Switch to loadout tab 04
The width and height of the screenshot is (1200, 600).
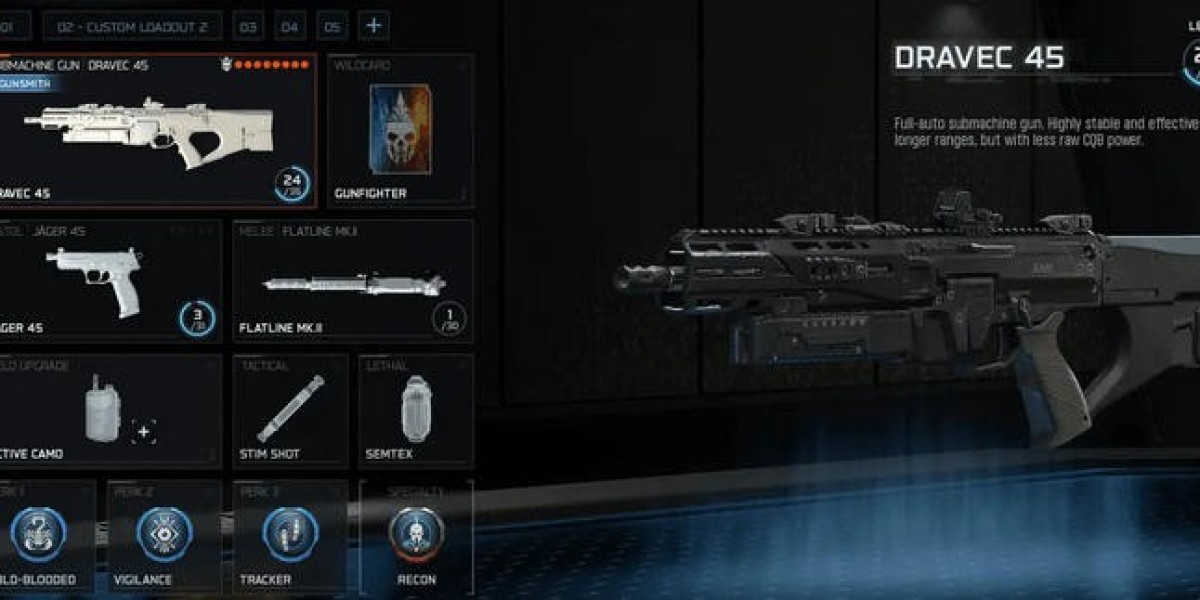click(x=290, y=25)
